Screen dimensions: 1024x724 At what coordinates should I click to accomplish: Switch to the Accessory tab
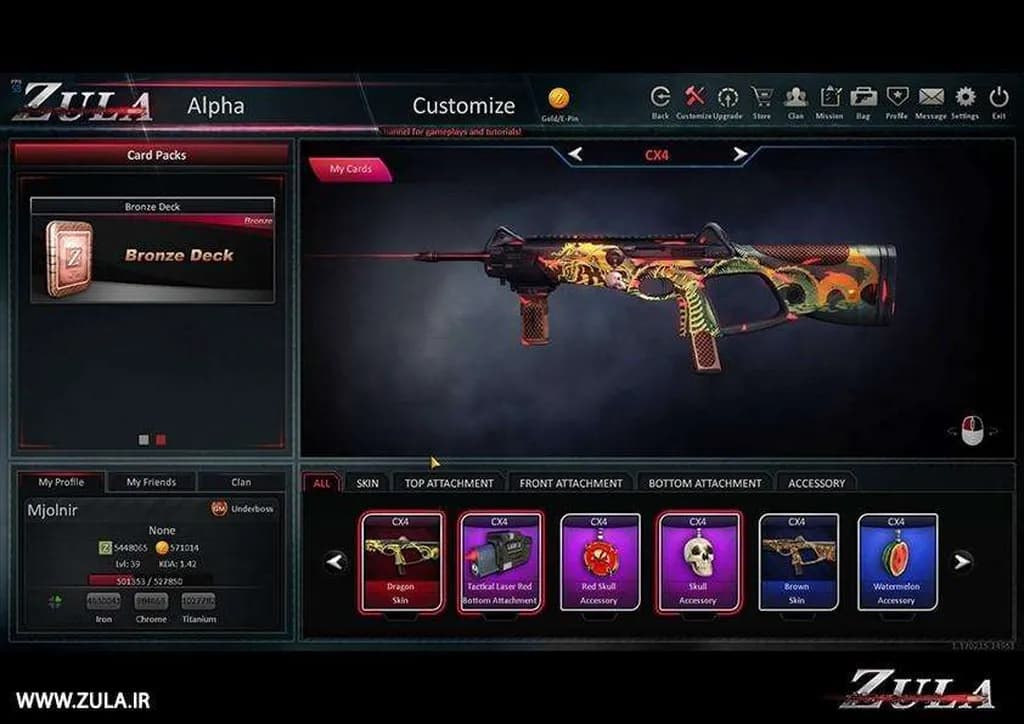[x=816, y=483]
